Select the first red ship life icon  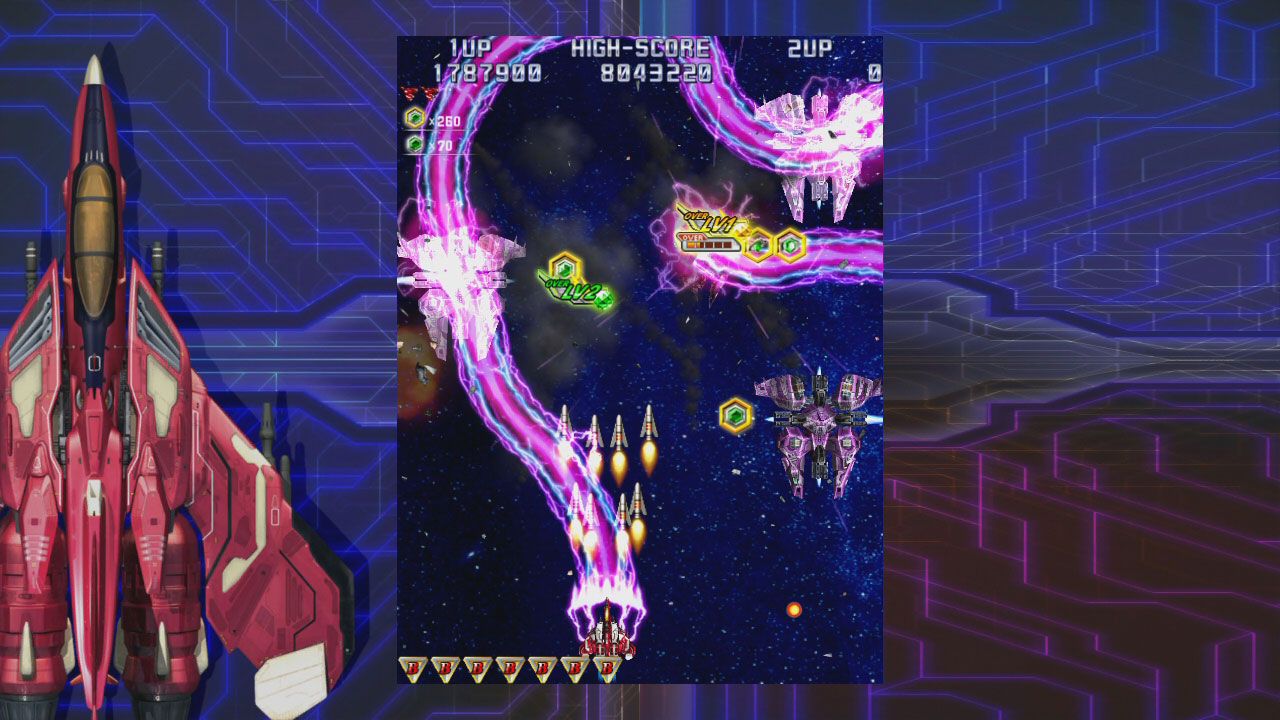coord(408,93)
